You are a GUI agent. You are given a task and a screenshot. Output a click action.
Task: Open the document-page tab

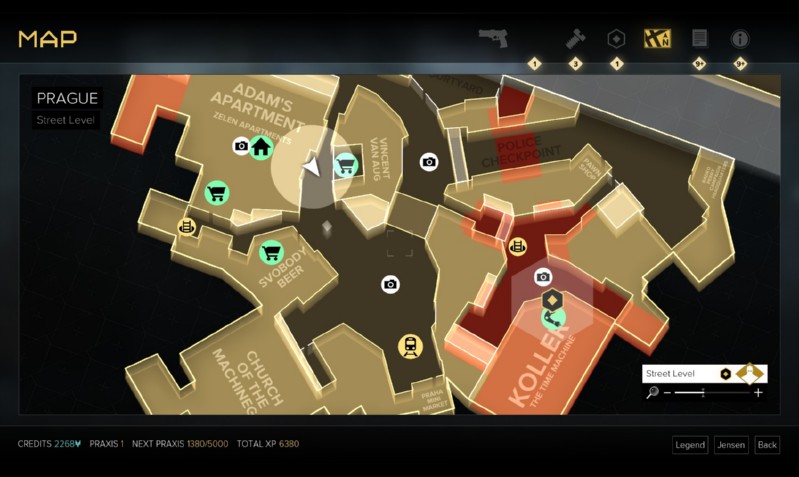[x=700, y=38]
